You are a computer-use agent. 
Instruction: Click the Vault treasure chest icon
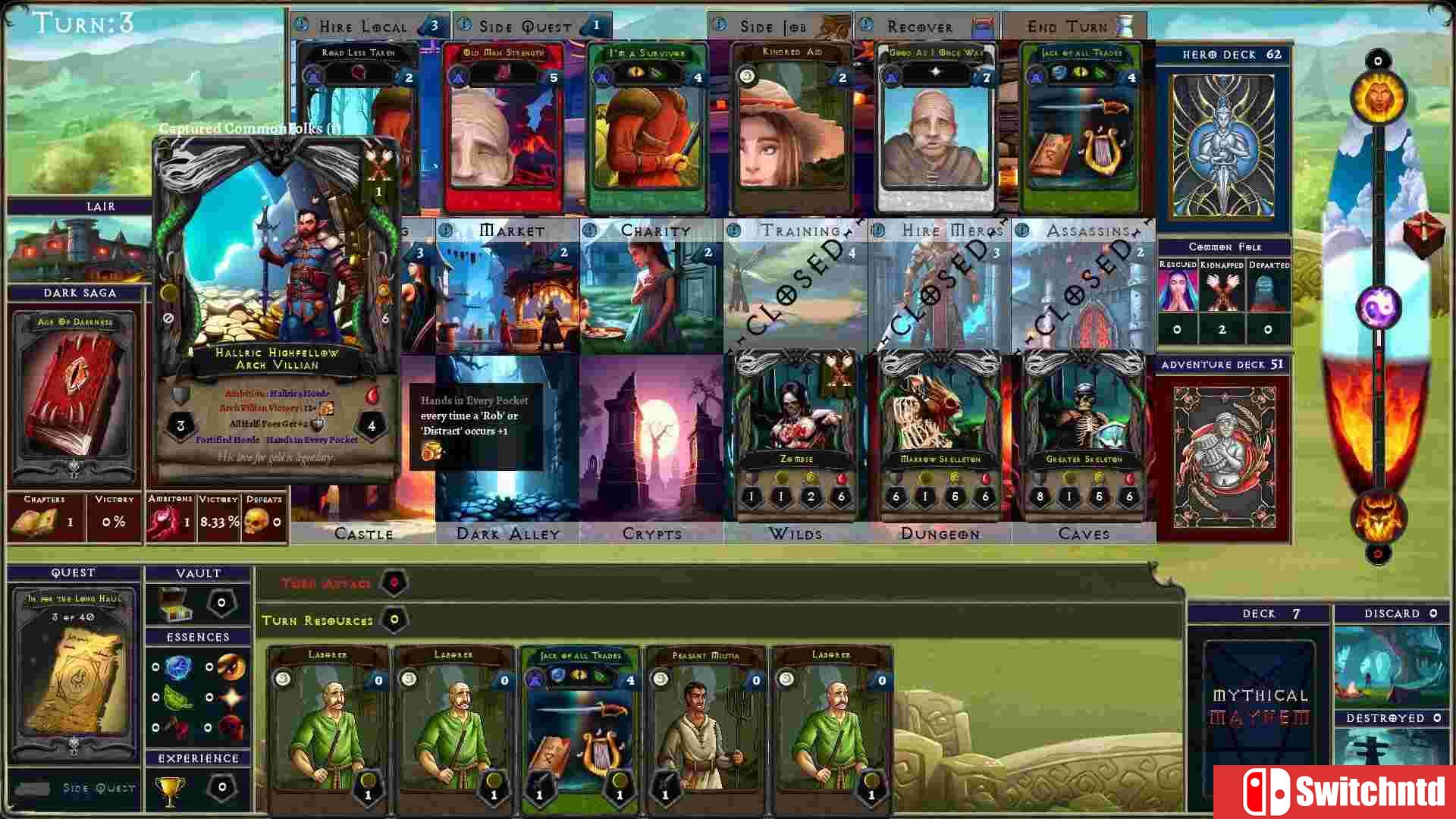click(174, 601)
